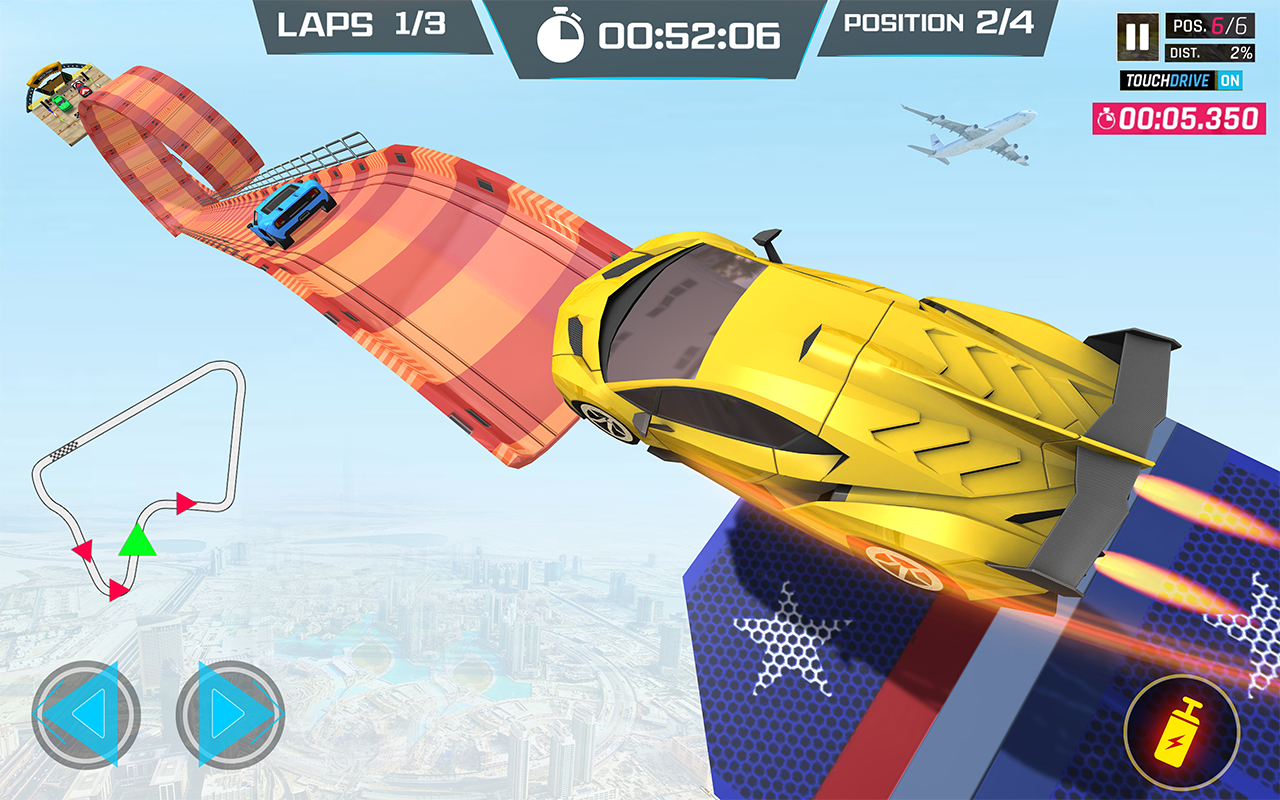This screenshot has height=800, width=1280.
Task: Click the track outline minimap
Action: point(140,478)
